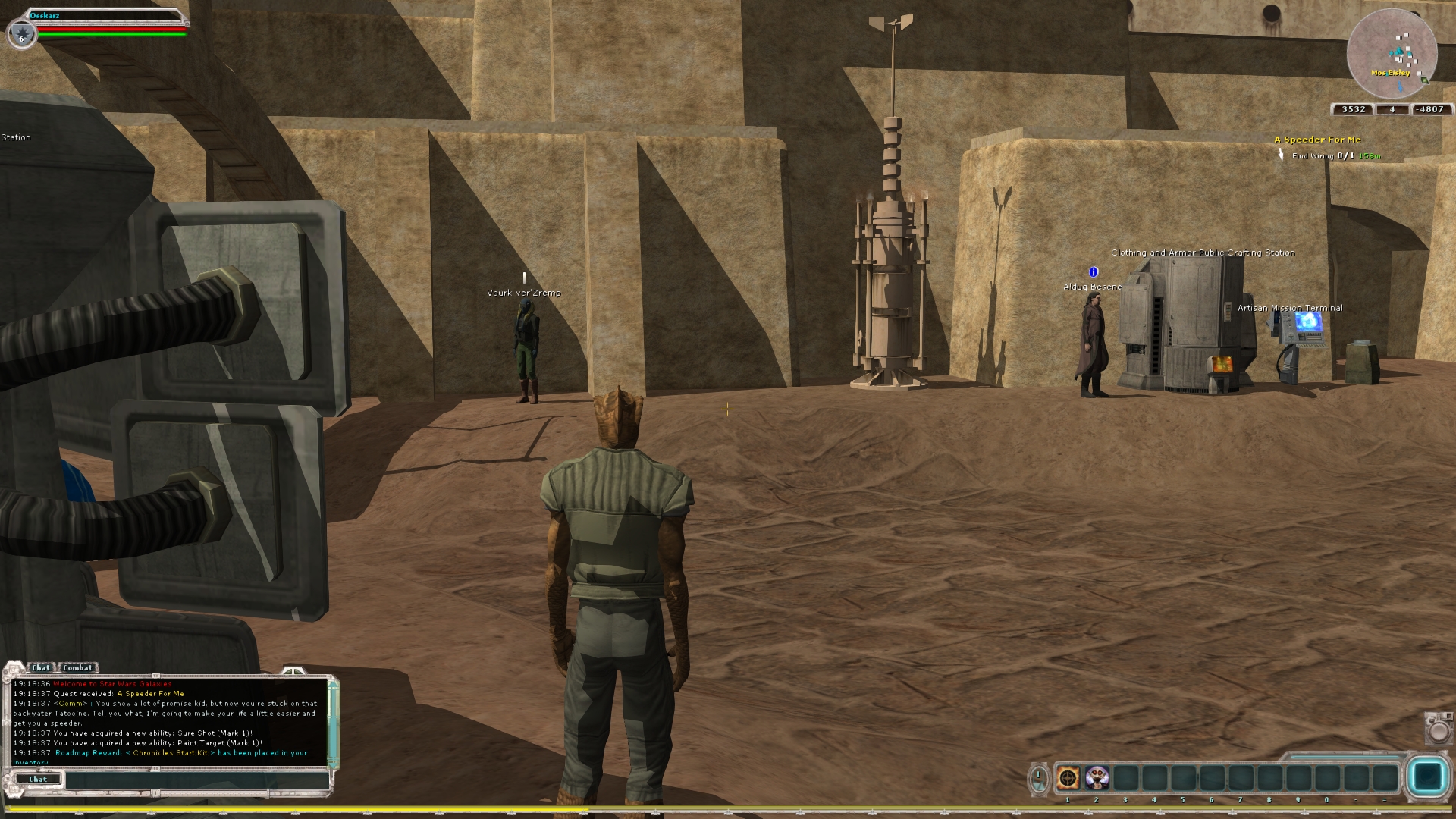Switch to the Combat chat tab

pos(78,667)
